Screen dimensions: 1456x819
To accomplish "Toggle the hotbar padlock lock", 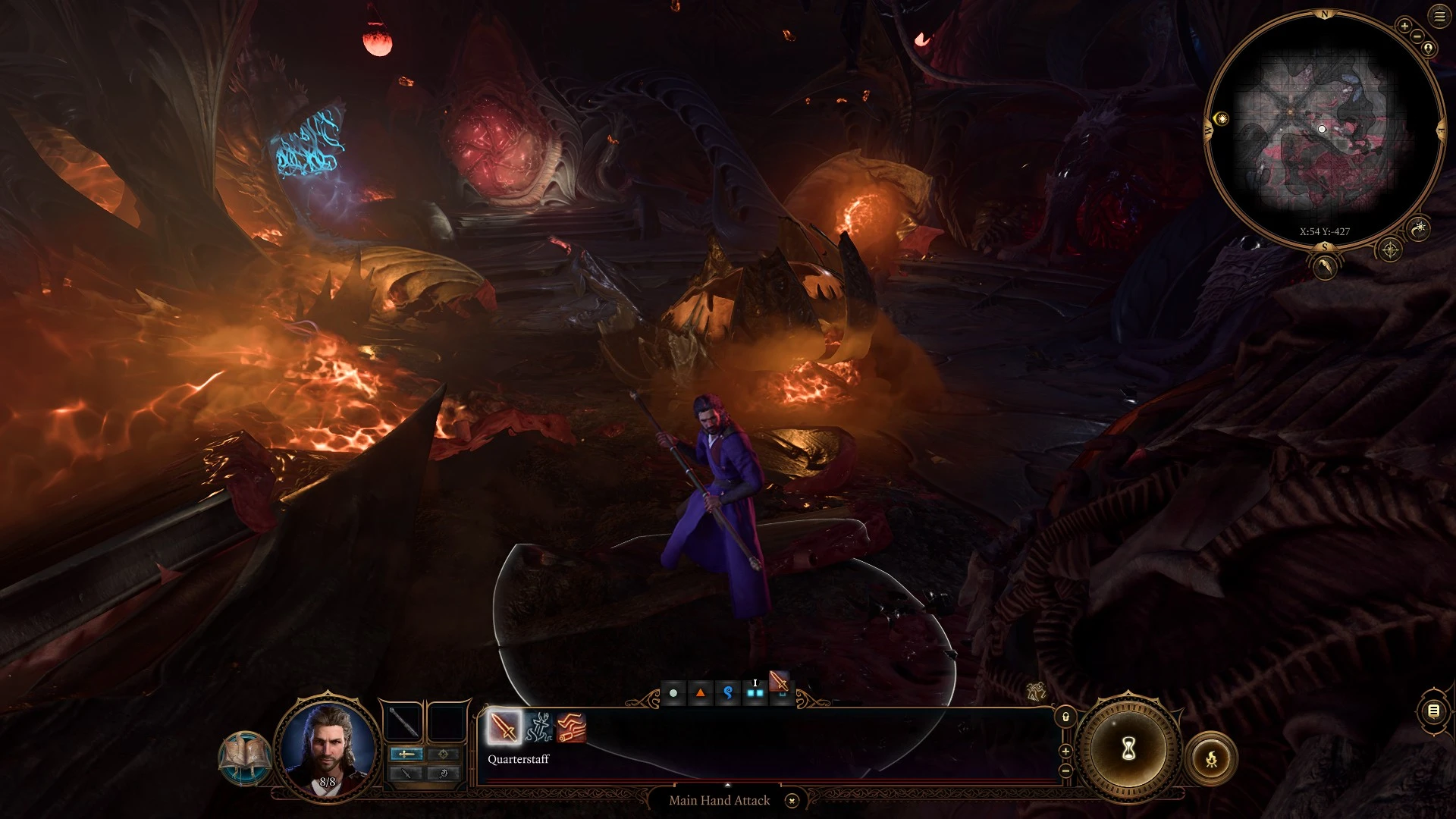I will click(1065, 717).
